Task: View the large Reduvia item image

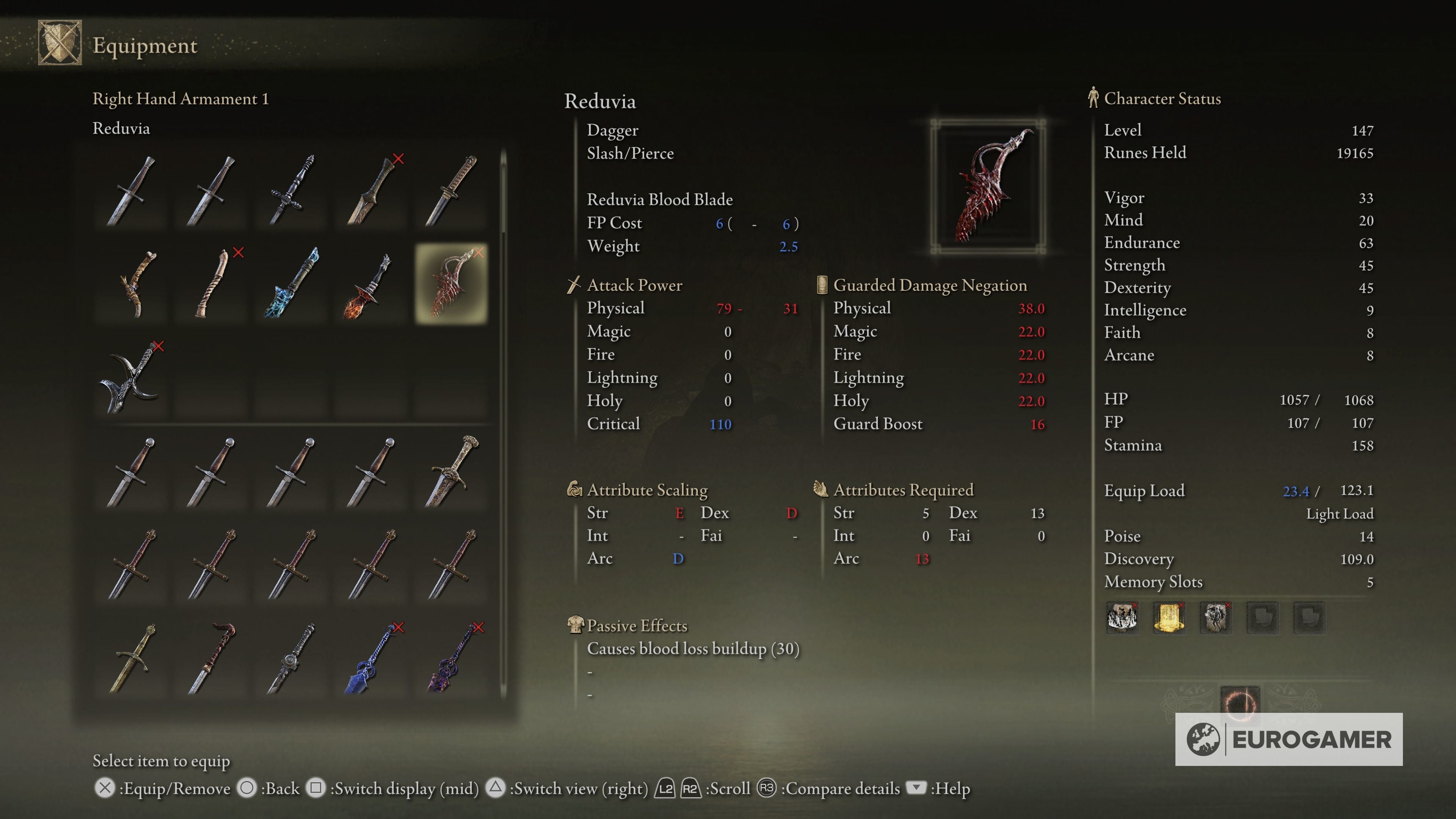Action: tap(987, 186)
